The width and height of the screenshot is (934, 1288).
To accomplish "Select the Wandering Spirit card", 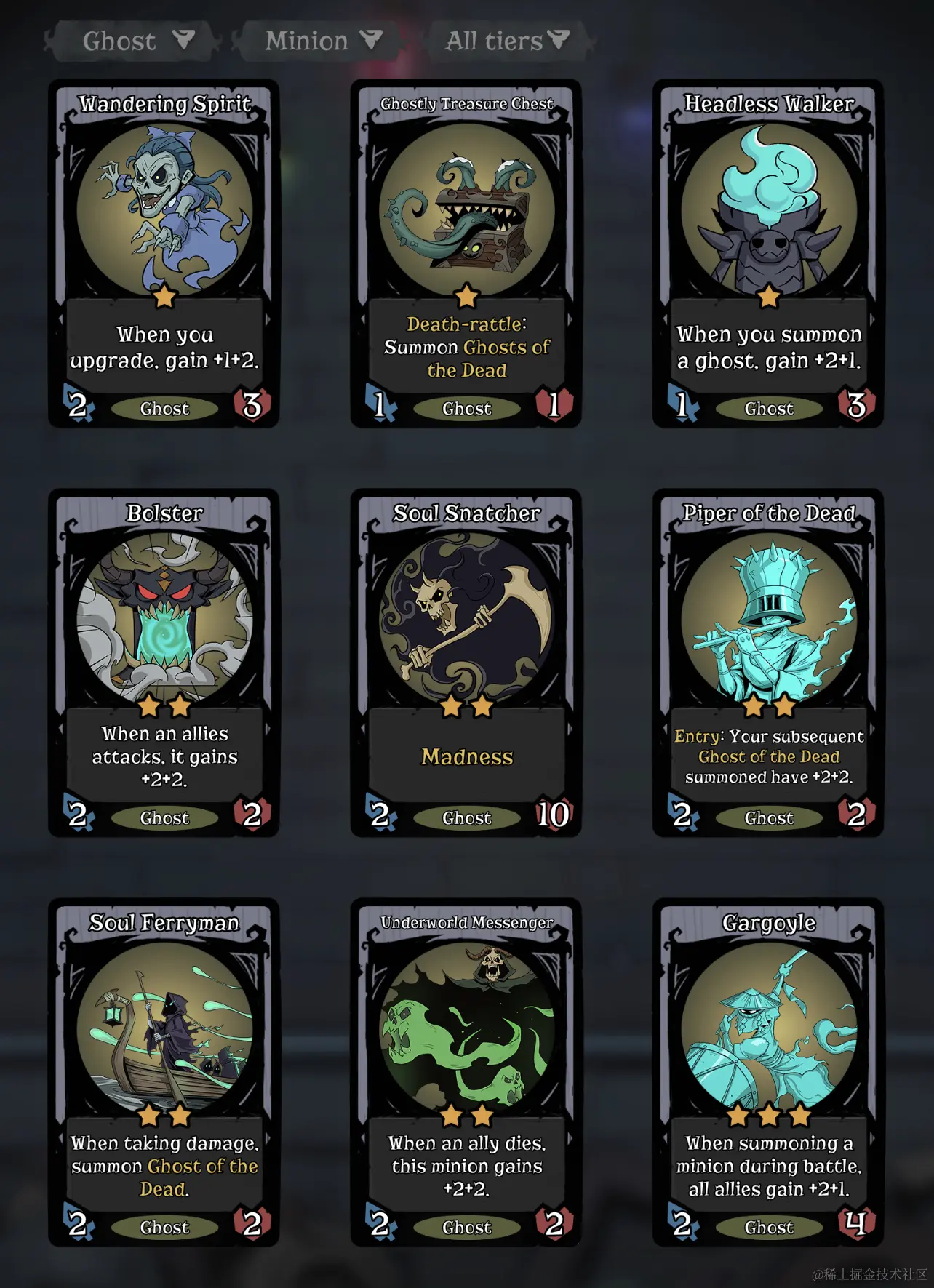I will coord(164,253).
